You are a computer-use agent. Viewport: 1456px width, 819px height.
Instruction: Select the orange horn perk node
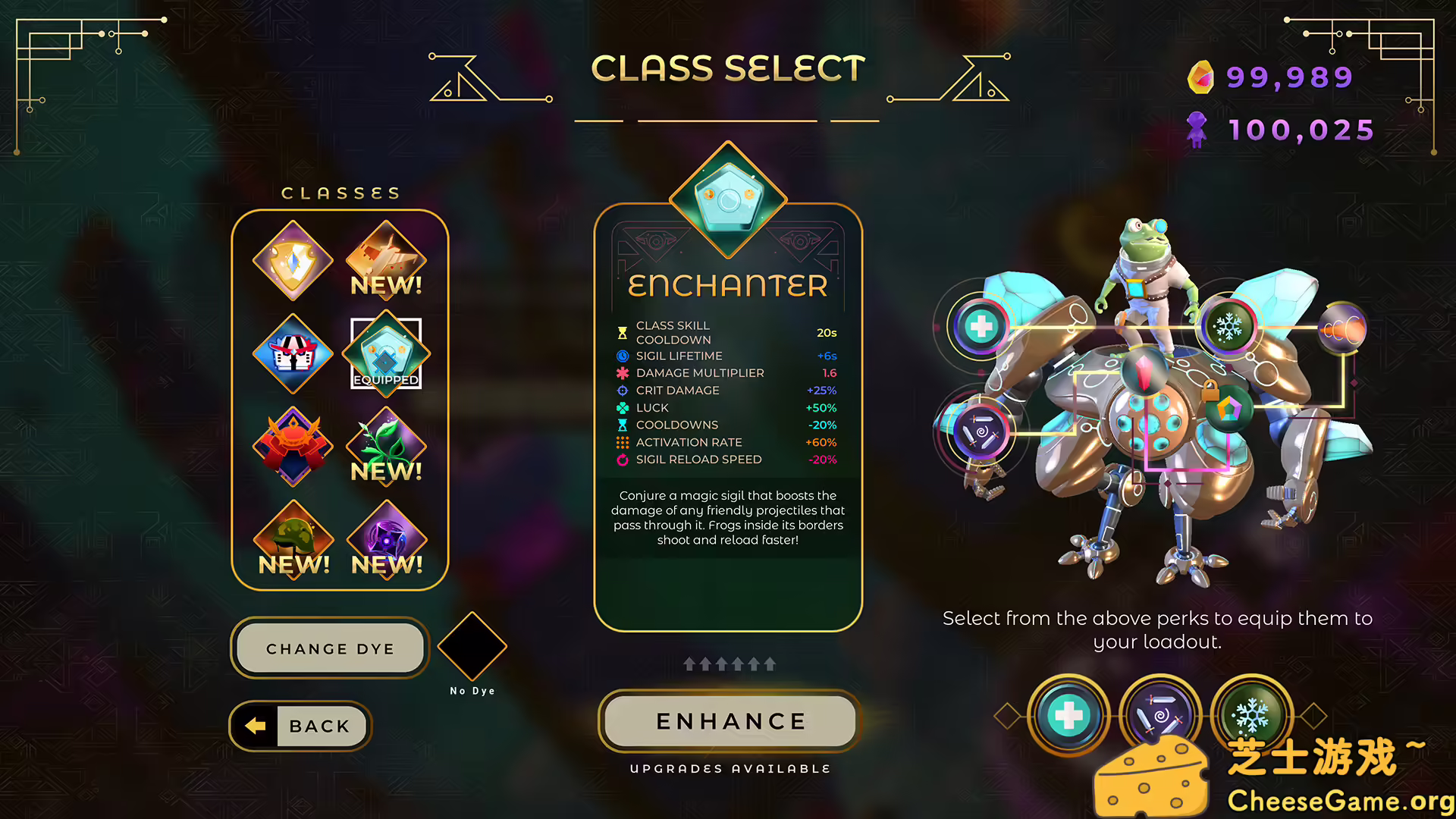point(1342,328)
